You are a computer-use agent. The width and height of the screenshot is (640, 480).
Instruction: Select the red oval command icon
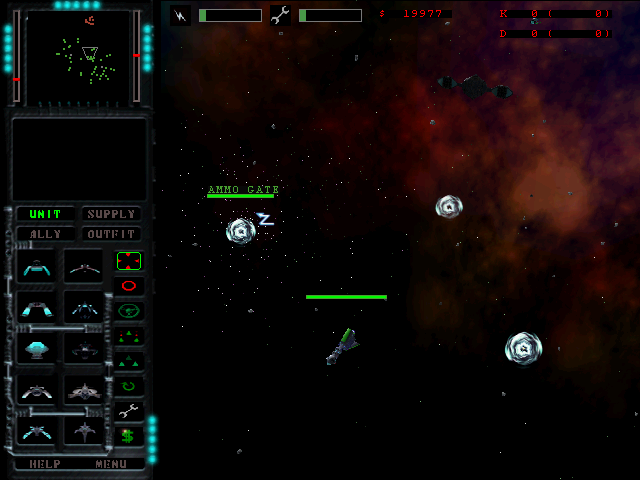tap(129, 286)
